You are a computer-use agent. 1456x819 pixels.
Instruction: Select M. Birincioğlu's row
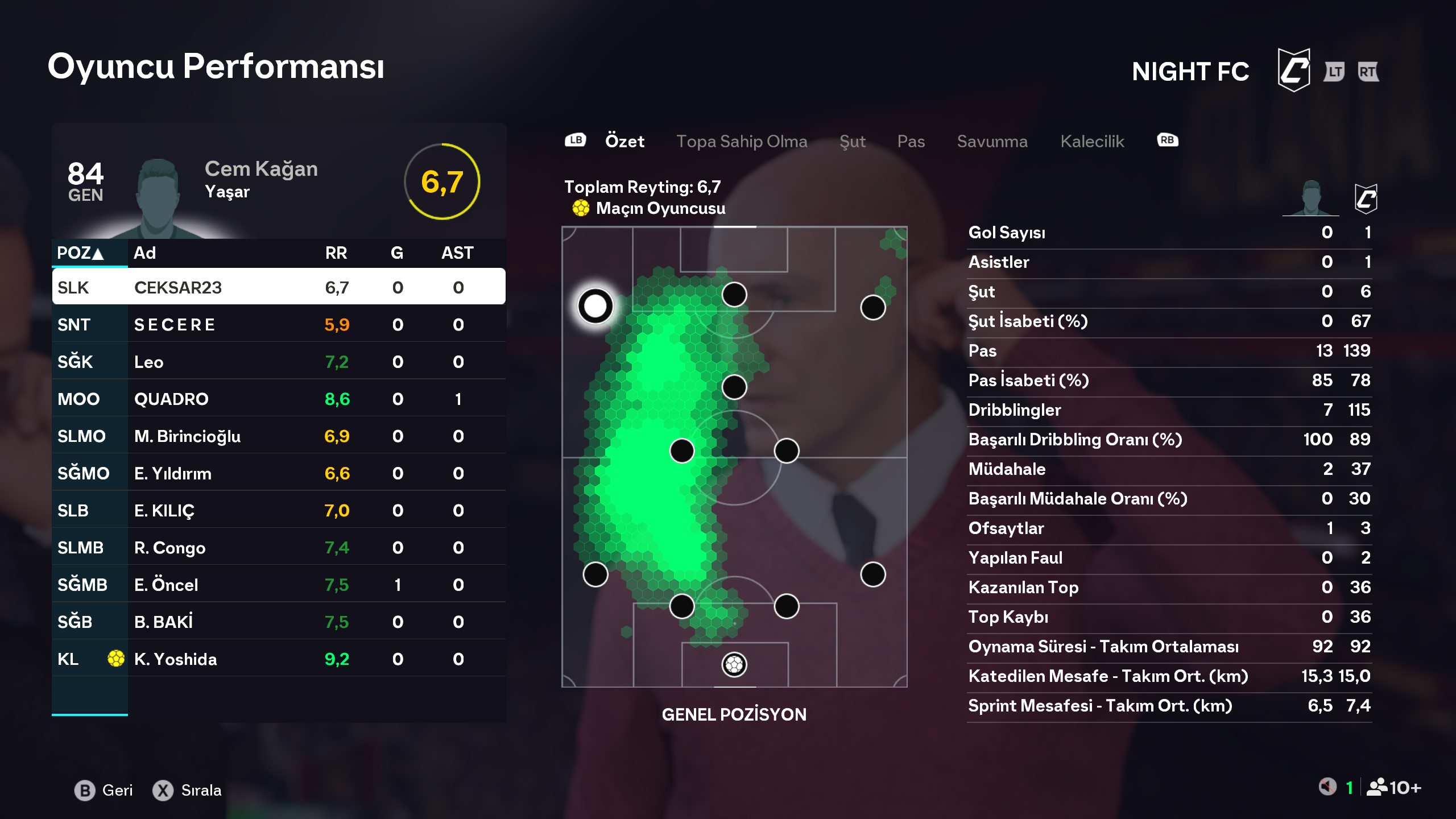coord(279,436)
